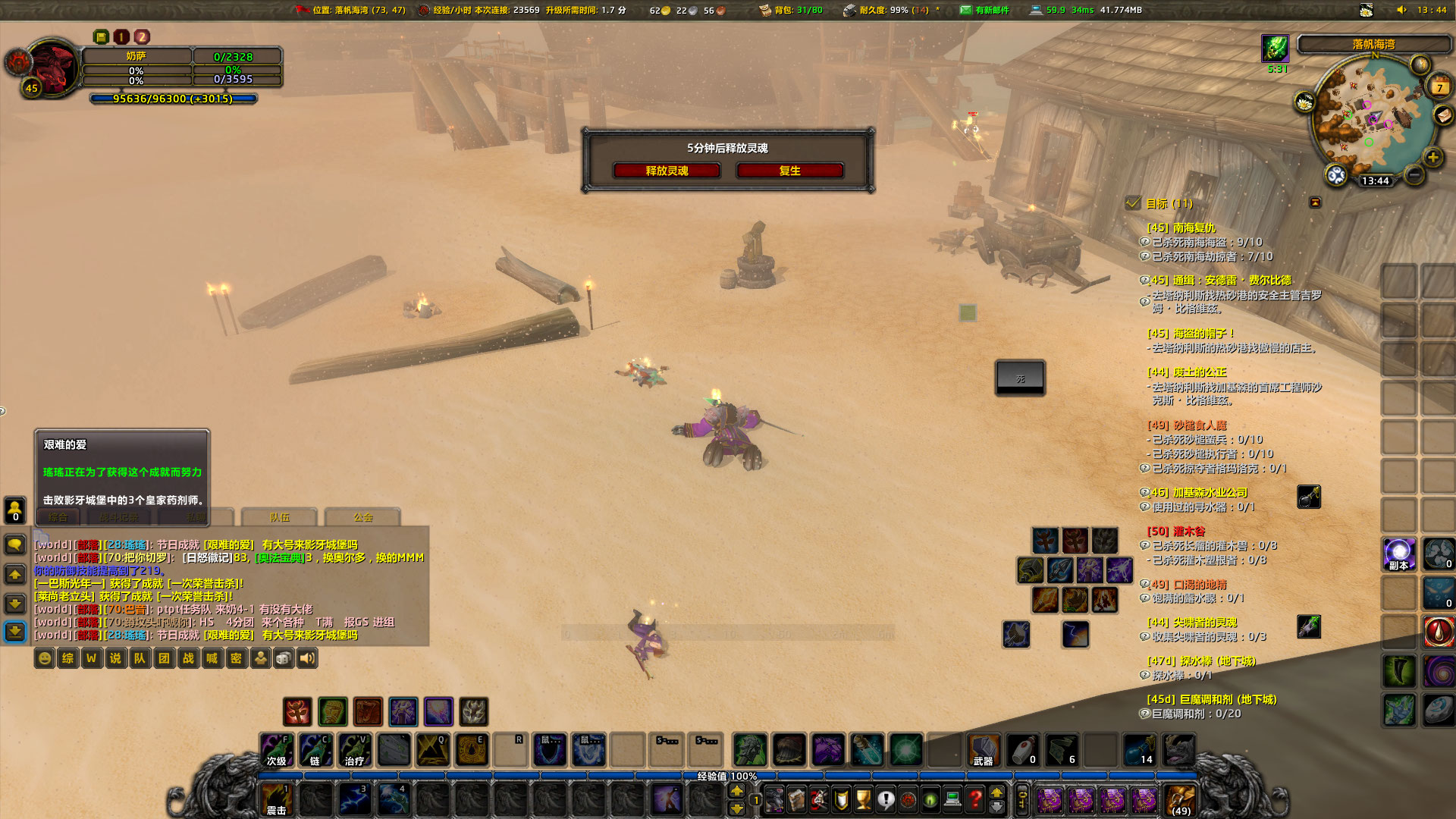The image size is (1456, 819).
Task: Switch to the 公会 guild chat tab
Action: pos(362,516)
